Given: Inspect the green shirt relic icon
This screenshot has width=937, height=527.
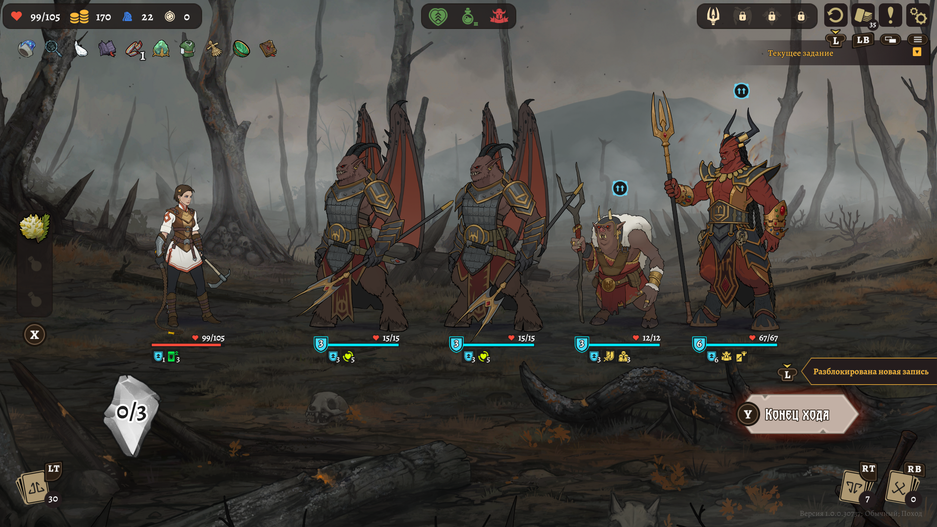Looking at the screenshot, I should pyautogui.click(x=188, y=48).
